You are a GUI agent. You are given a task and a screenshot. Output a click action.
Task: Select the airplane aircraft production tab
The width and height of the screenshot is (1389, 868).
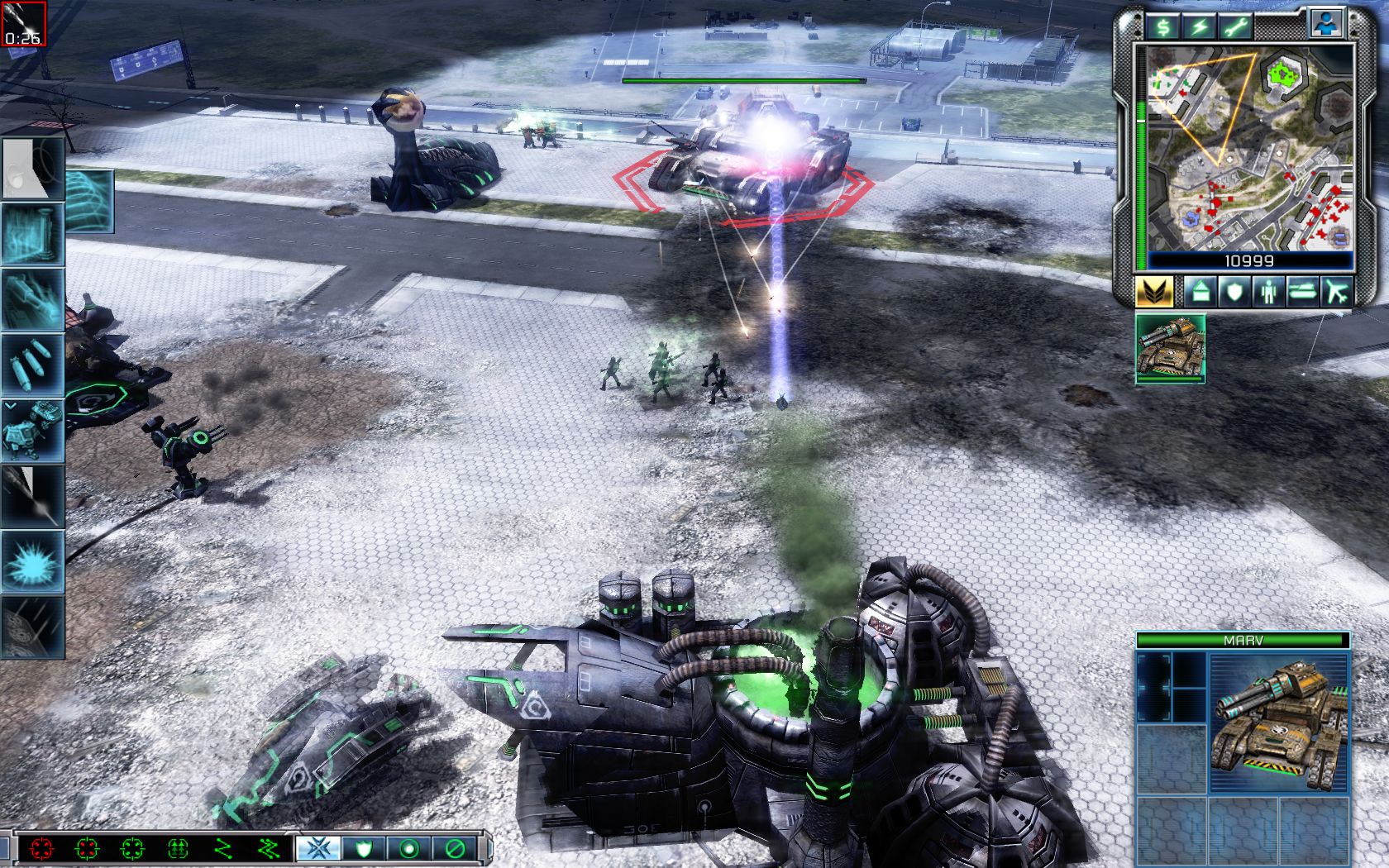pos(1337,291)
